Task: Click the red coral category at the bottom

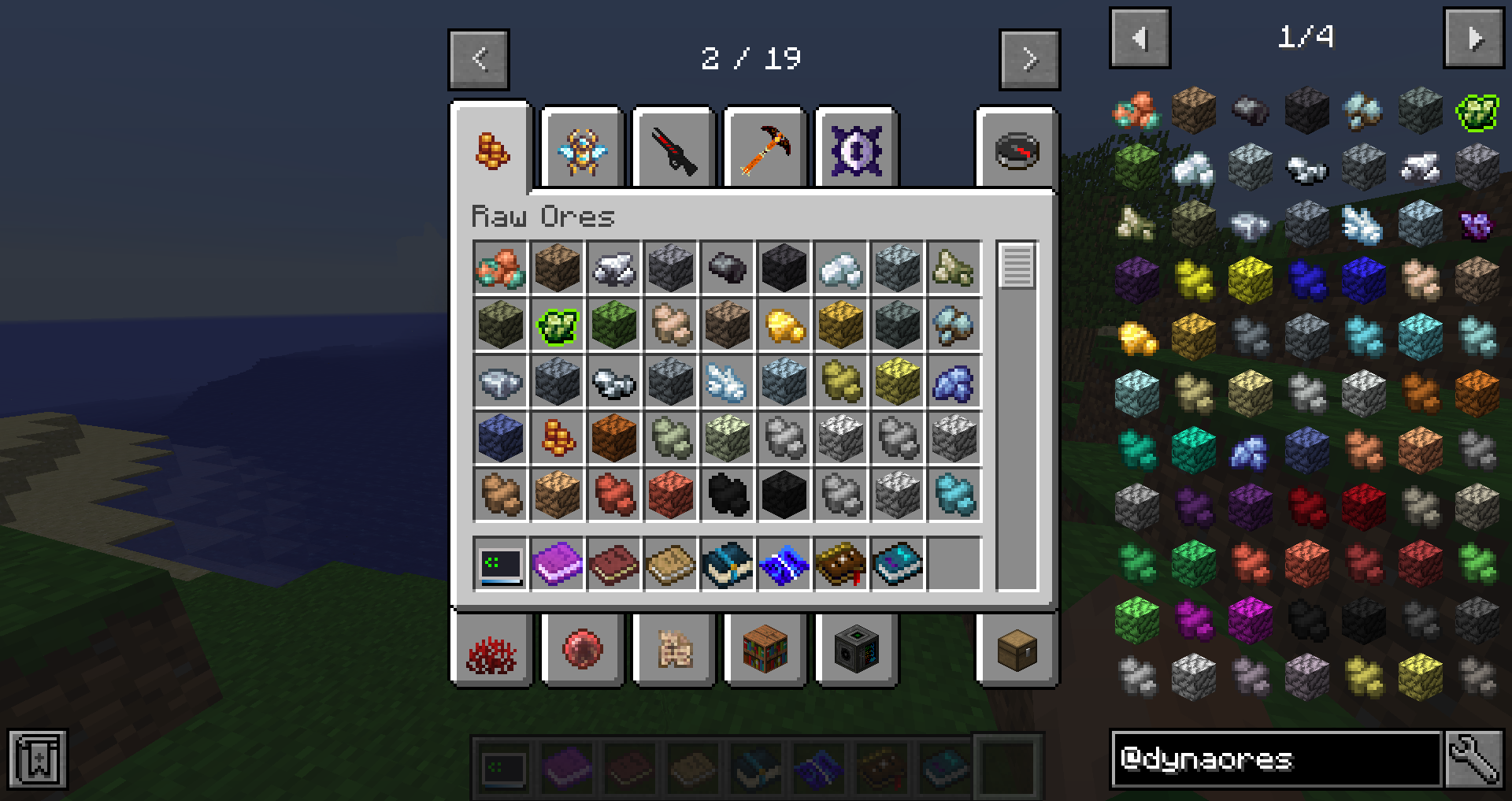Action: pyautogui.click(x=492, y=651)
